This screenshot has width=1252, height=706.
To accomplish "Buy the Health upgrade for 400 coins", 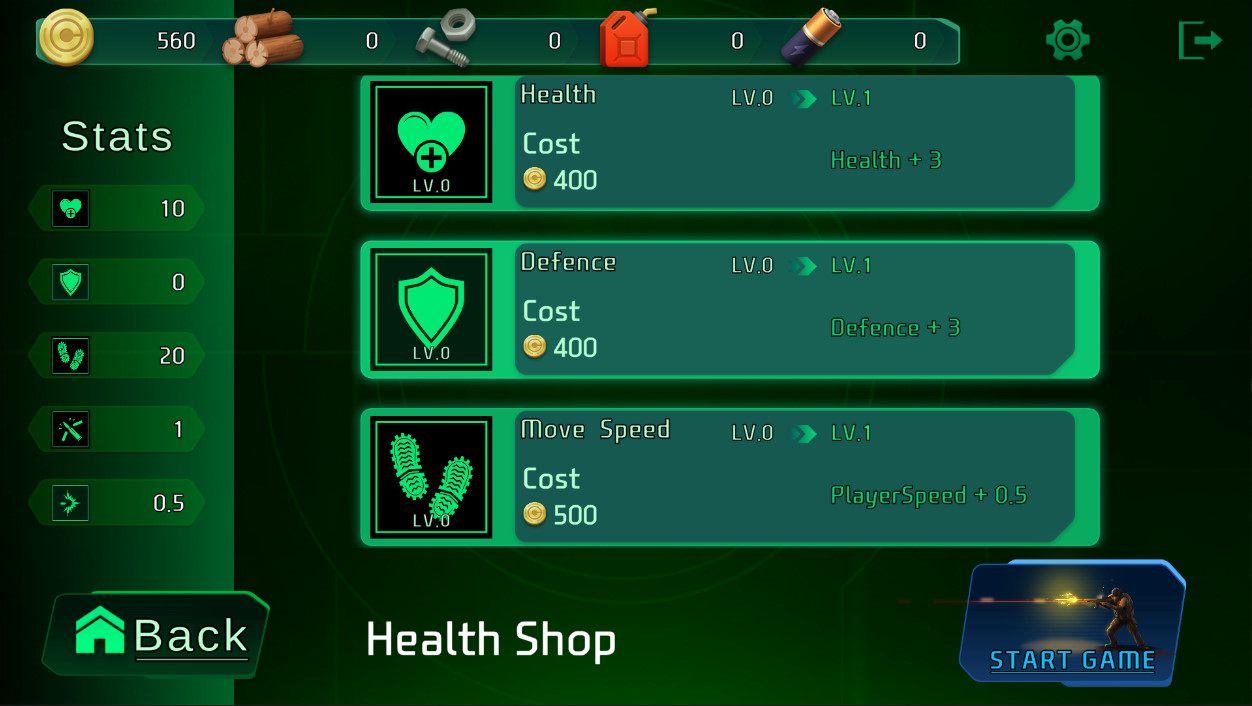I will pos(729,143).
